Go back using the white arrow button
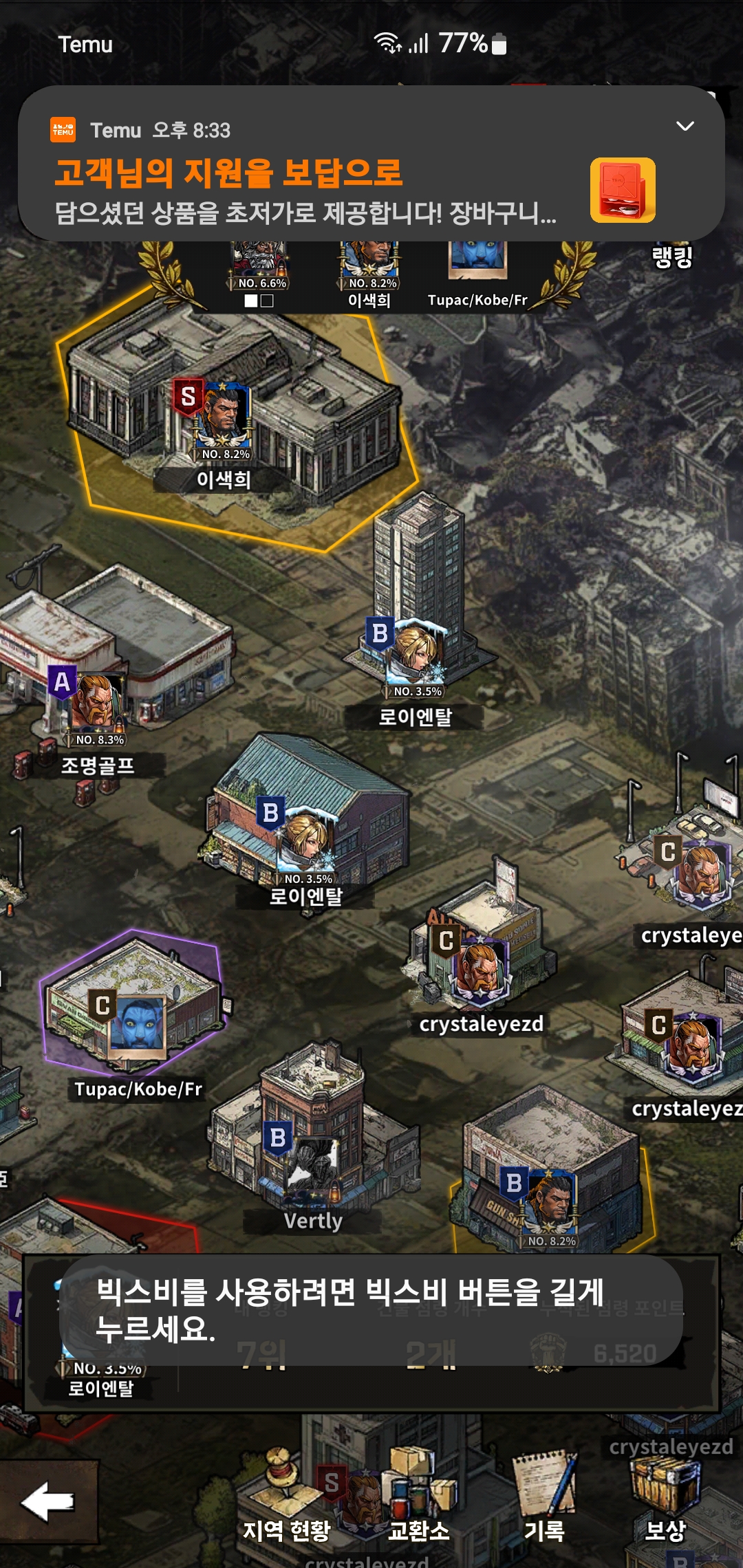Viewport: 743px width, 1568px height. point(48,1502)
